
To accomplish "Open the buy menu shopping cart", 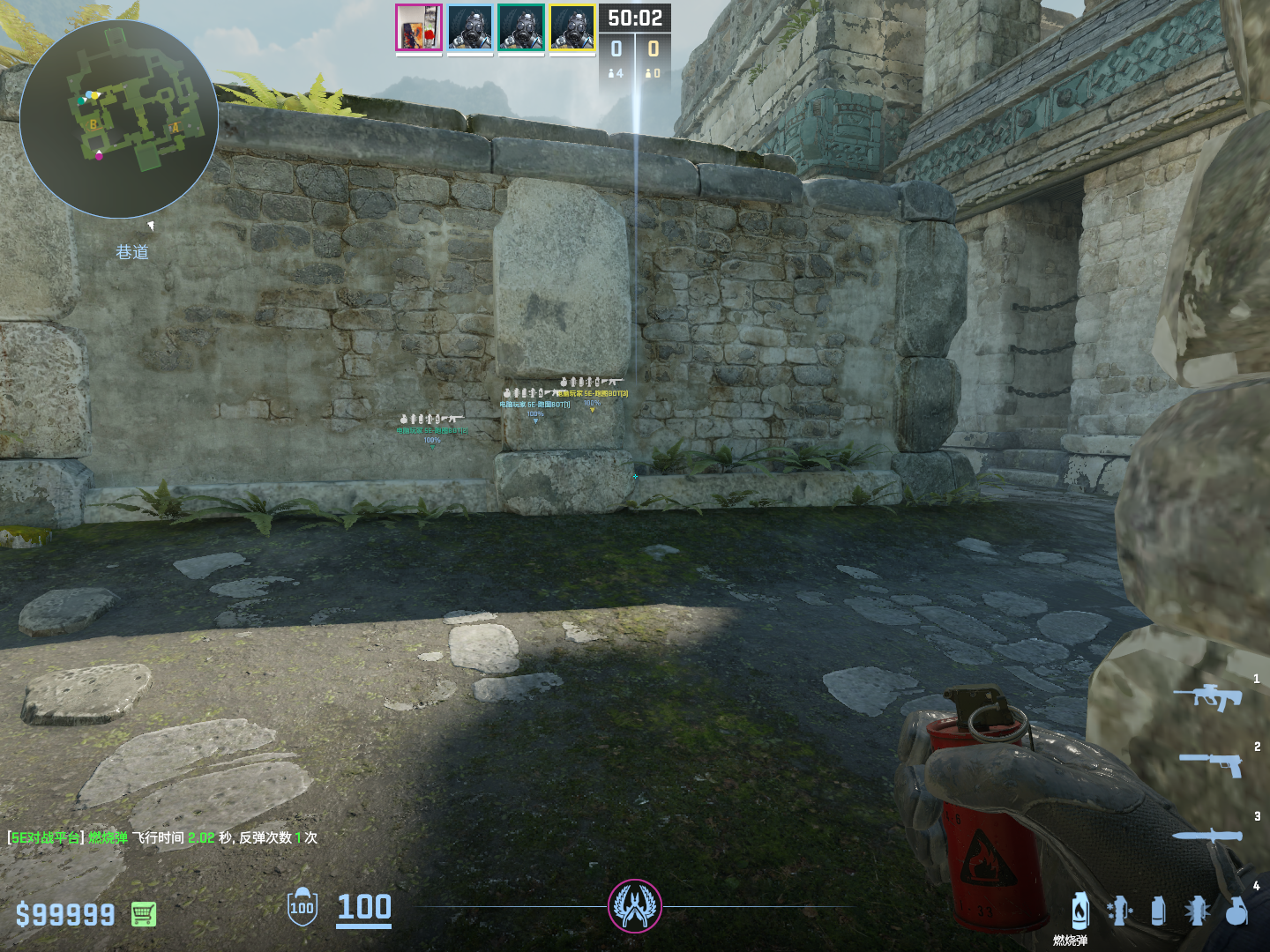I will coord(144,914).
